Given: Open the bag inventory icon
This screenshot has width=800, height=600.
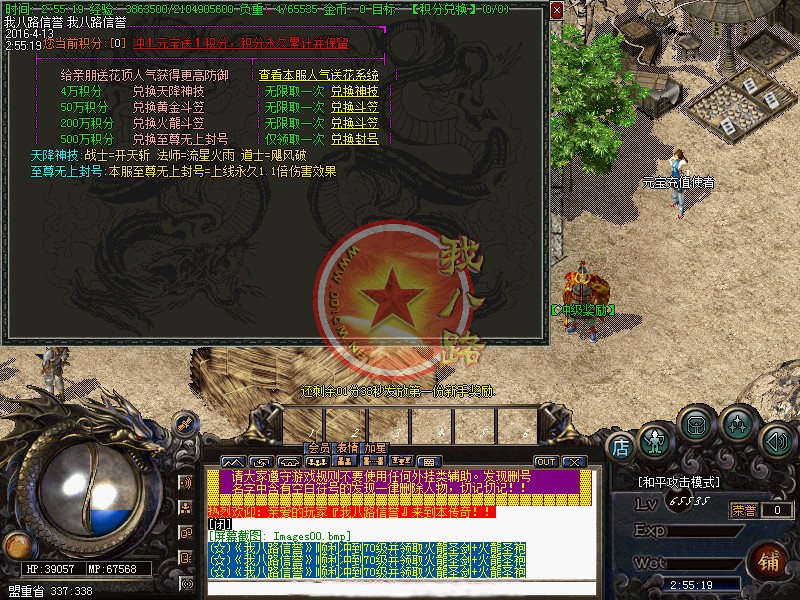Looking at the screenshot, I should click(x=694, y=425).
